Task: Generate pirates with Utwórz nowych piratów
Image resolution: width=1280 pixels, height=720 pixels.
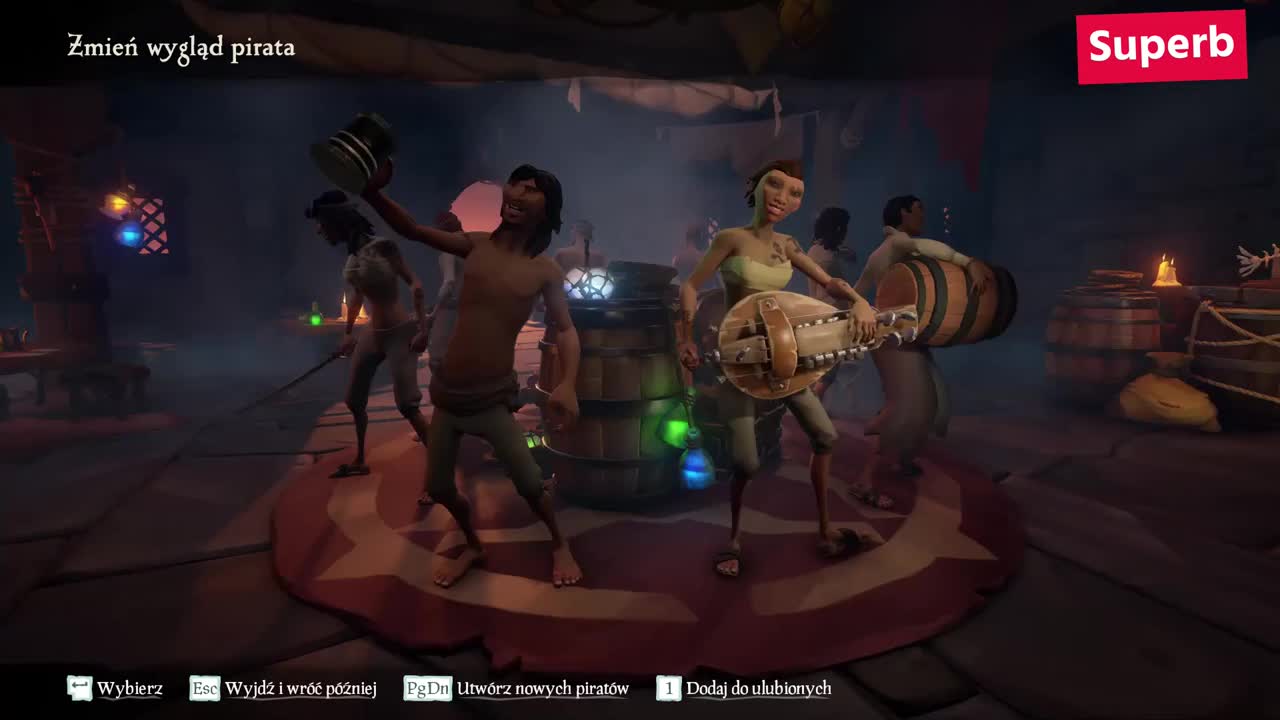Action: (x=517, y=688)
